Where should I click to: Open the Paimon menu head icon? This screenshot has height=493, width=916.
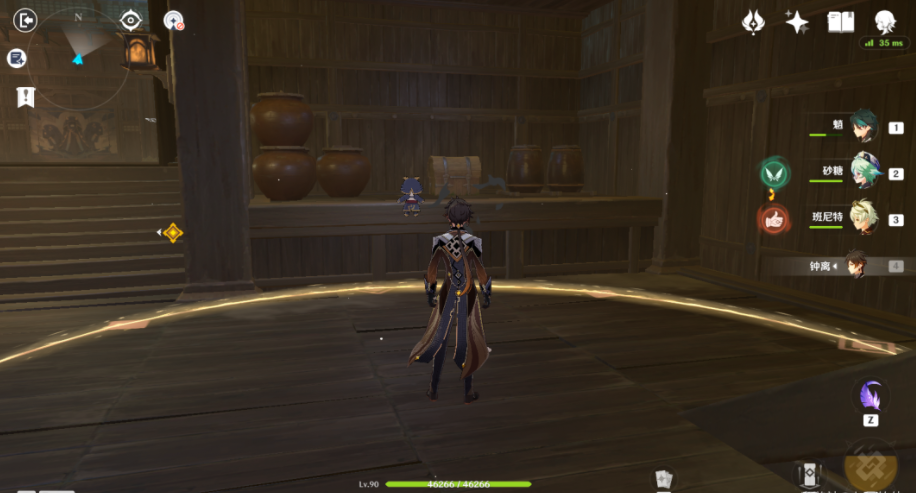(x=885, y=22)
